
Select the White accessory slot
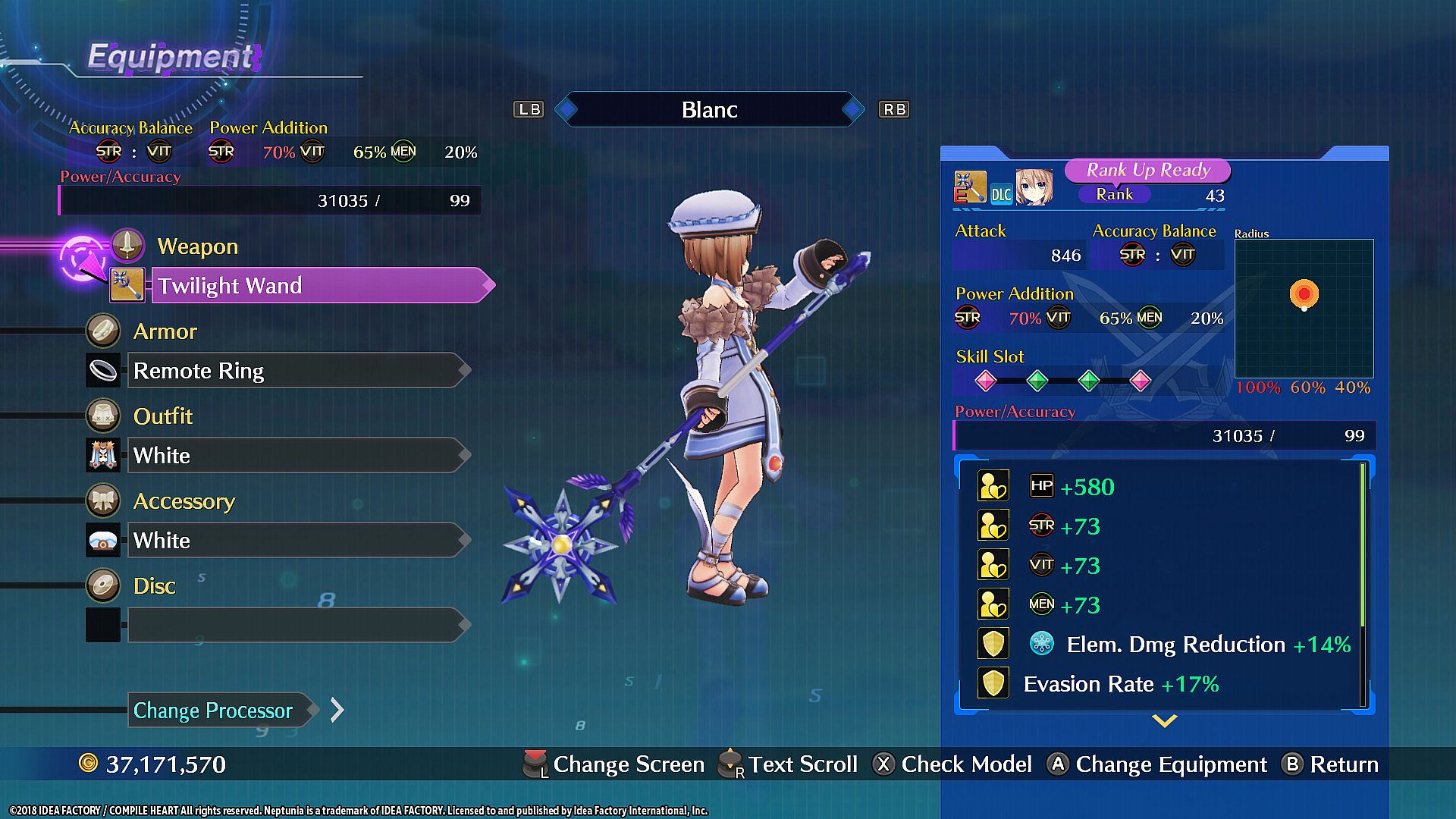point(296,541)
